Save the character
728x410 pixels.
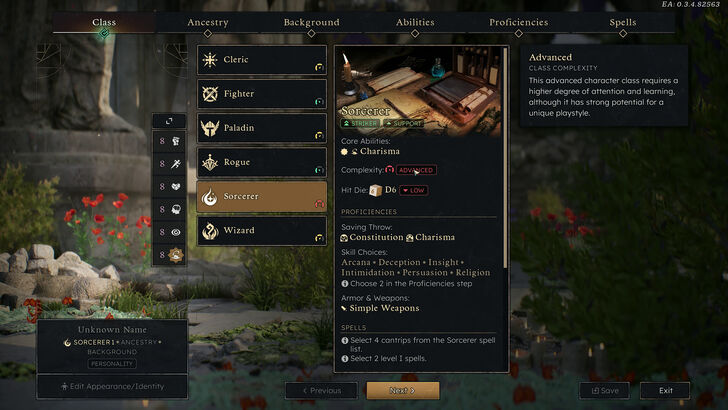click(604, 390)
